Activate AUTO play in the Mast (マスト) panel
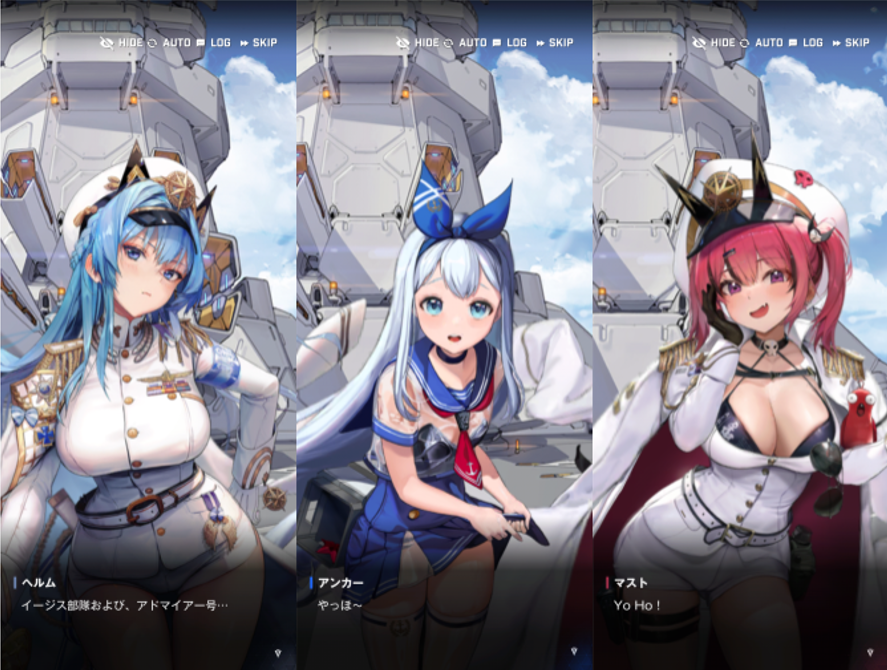Viewport: 887px width, 670px height. [761, 42]
